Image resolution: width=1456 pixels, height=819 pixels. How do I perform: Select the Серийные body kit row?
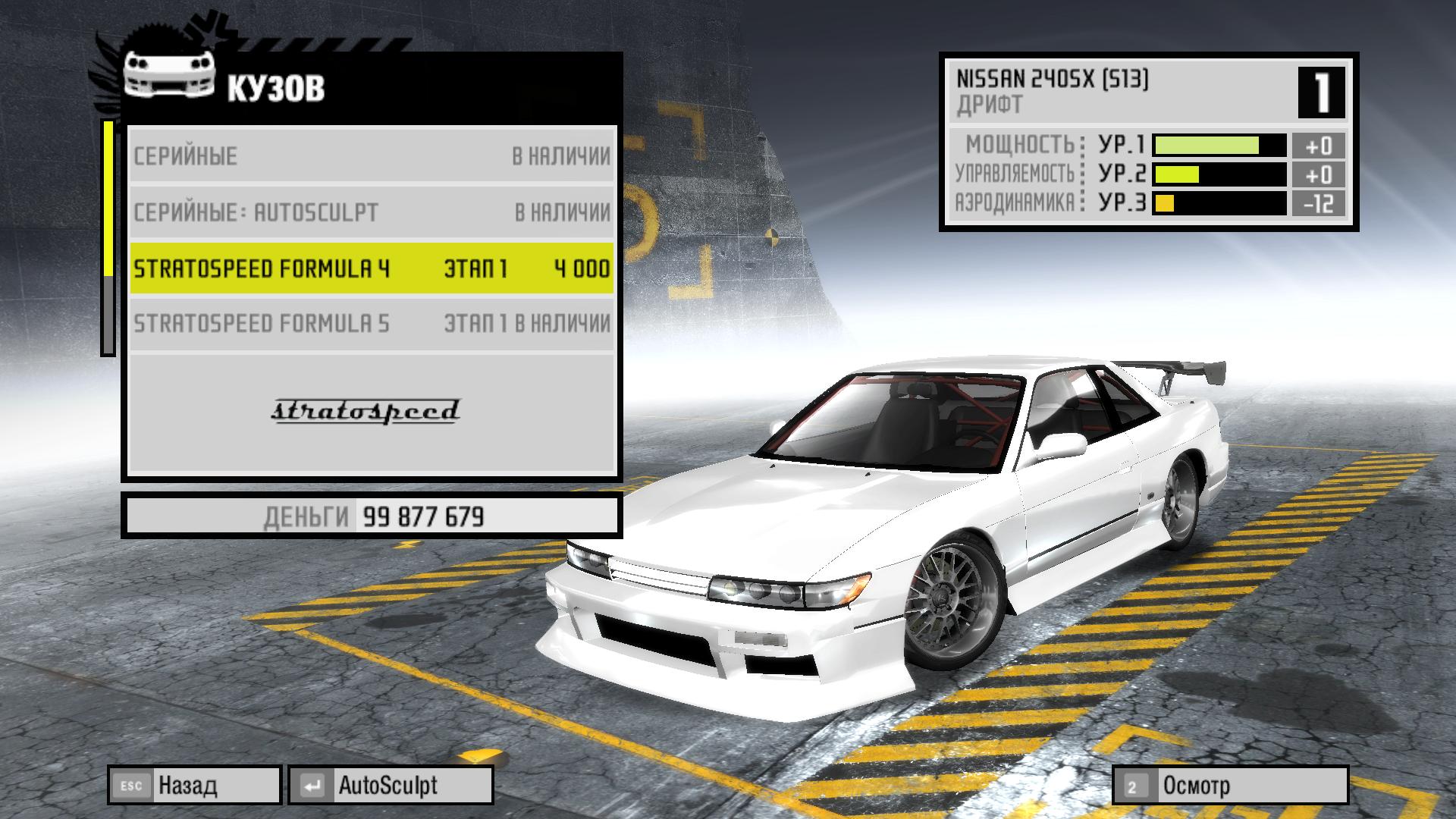[x=372, y=156]
